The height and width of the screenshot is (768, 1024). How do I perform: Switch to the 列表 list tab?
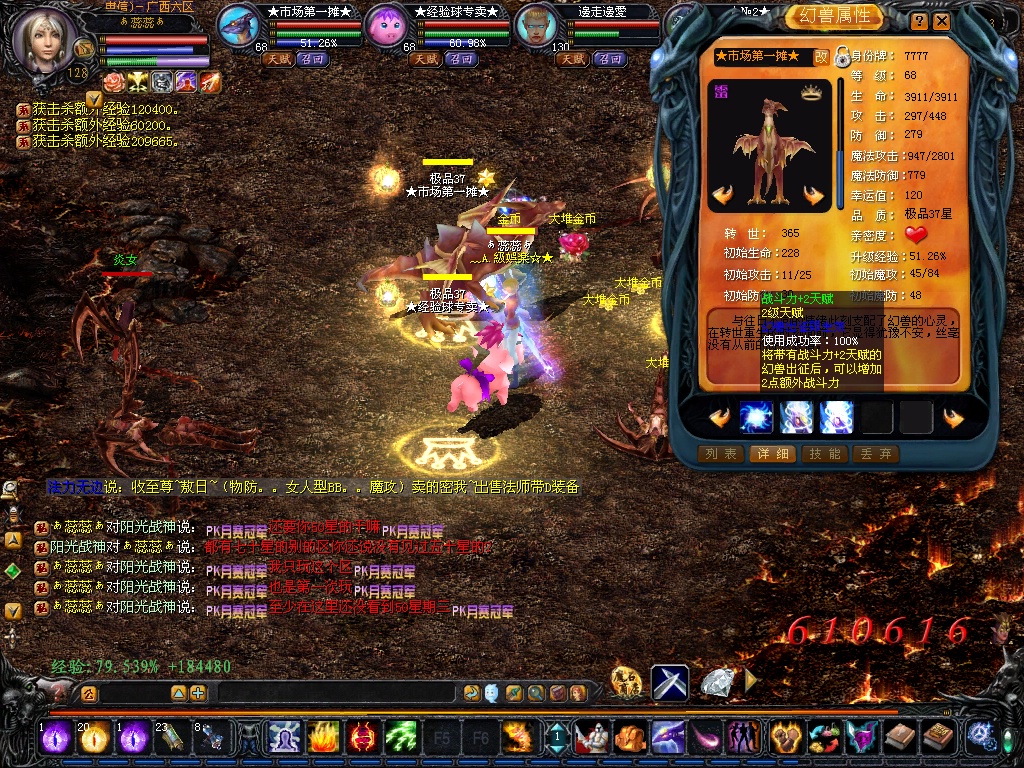point(721,454)
